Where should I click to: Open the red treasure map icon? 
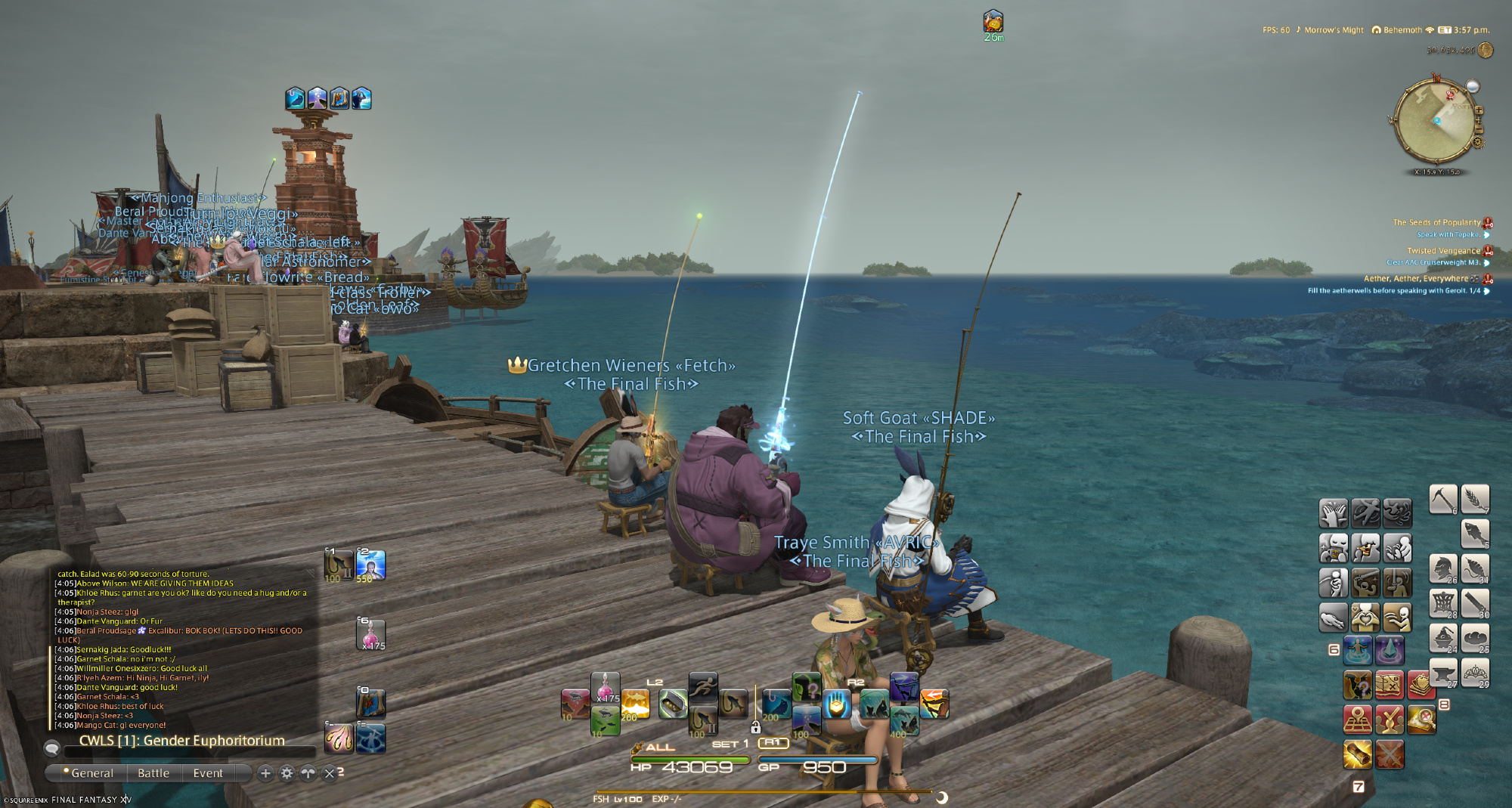[1389, 685]
